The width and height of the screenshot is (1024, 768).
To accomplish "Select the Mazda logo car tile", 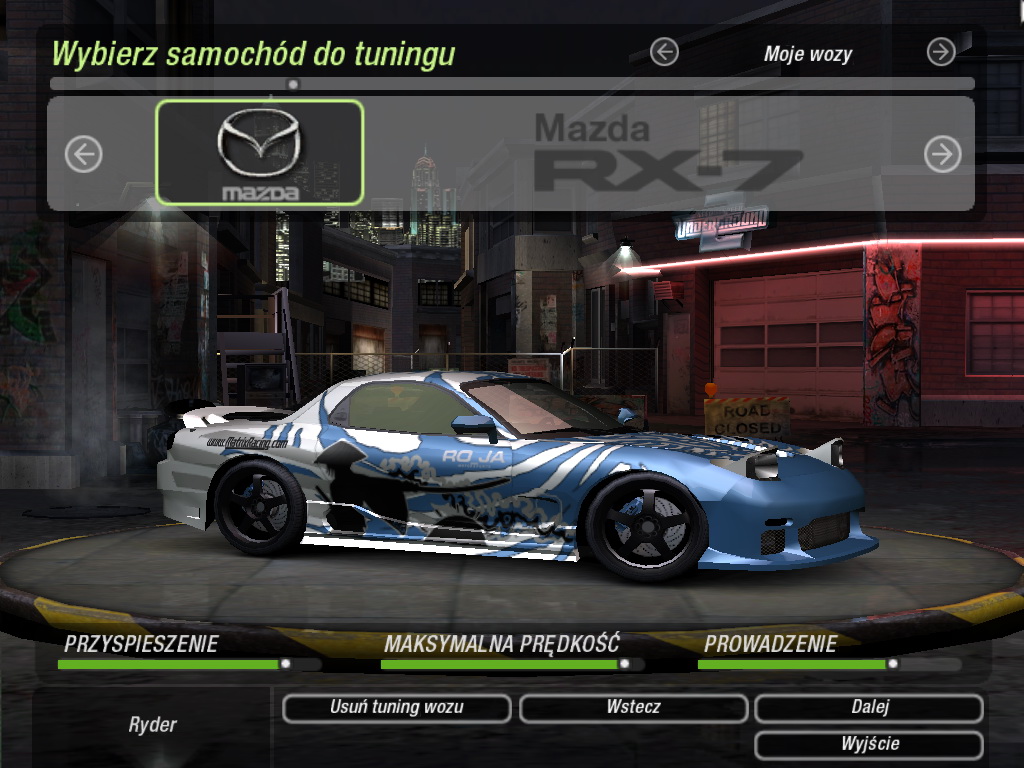I will tap(260, 153).
